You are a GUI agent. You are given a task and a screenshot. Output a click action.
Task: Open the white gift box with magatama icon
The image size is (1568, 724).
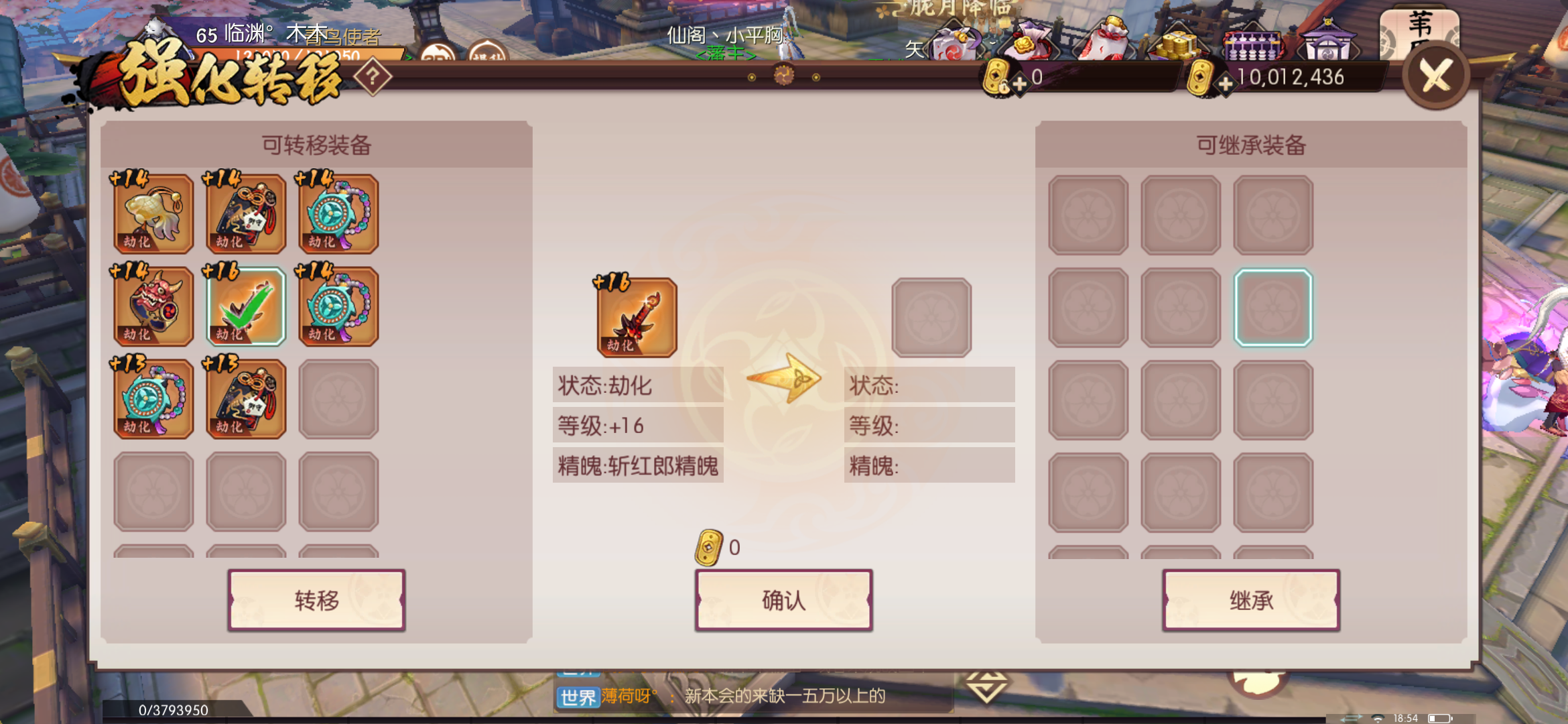(953, 42)
